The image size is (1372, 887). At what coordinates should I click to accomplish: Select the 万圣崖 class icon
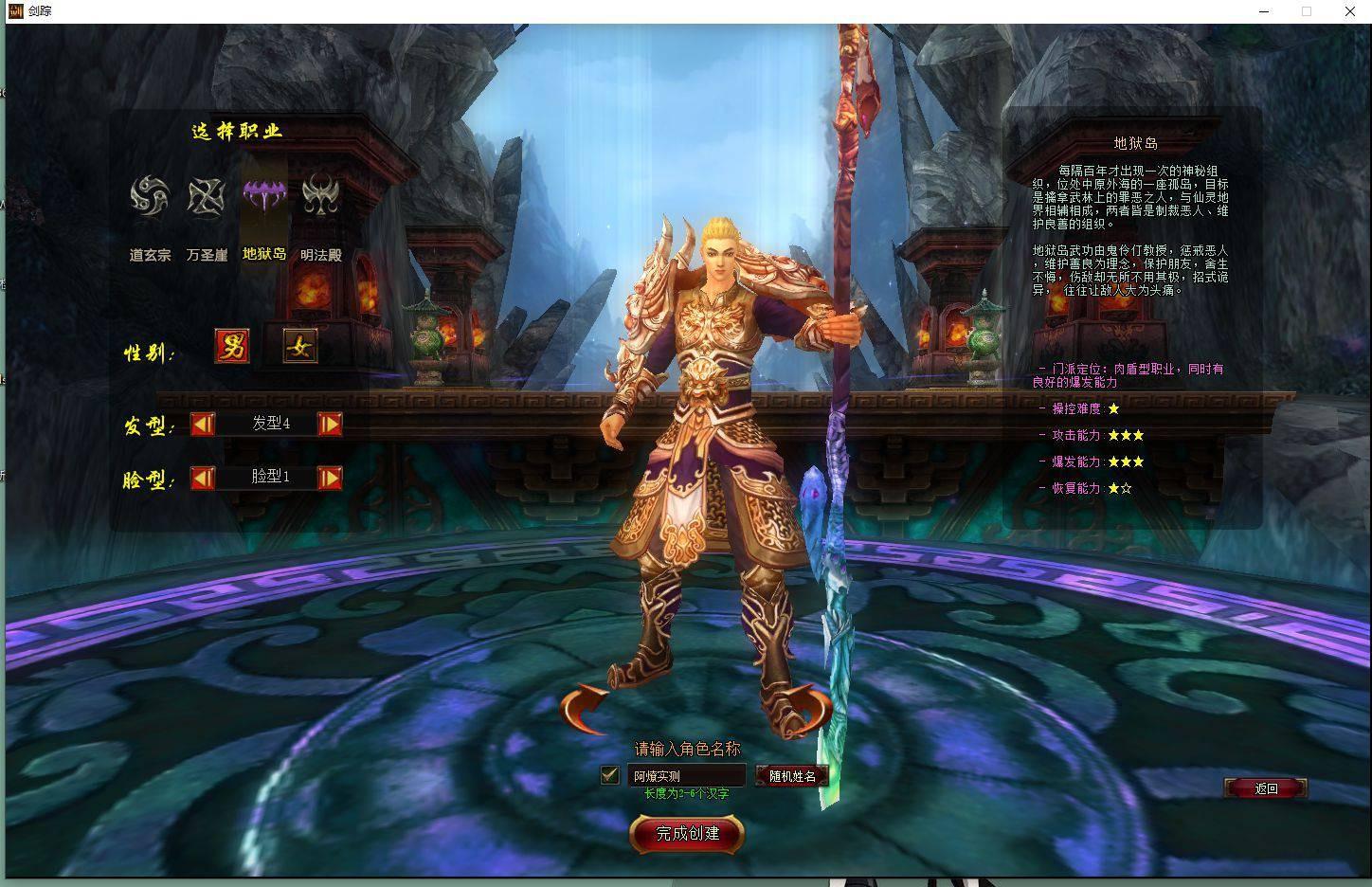pyautogui.click(x=205, y=194)
